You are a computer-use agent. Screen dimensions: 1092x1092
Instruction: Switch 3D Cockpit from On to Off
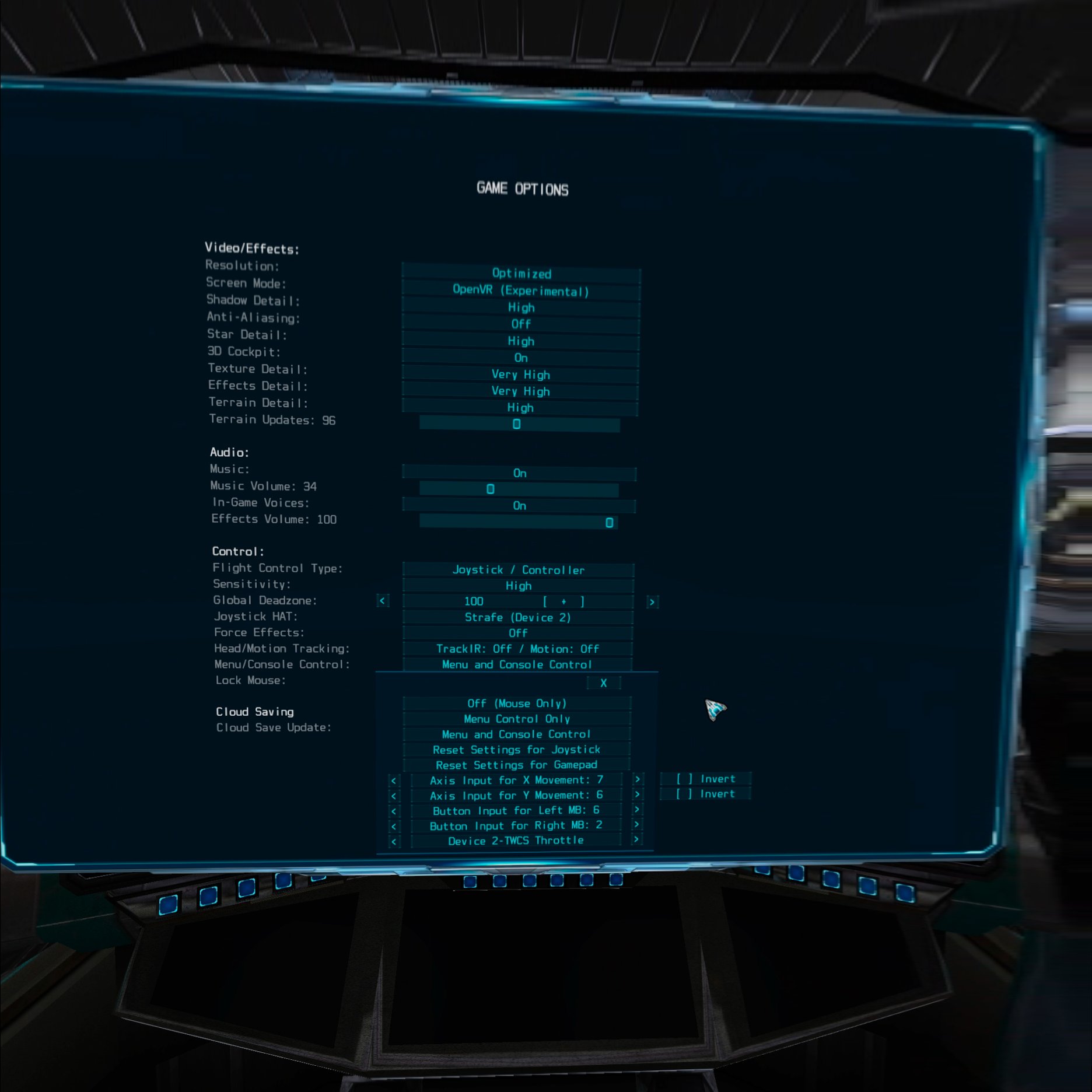pyautogui.click(x=520, y=358)
